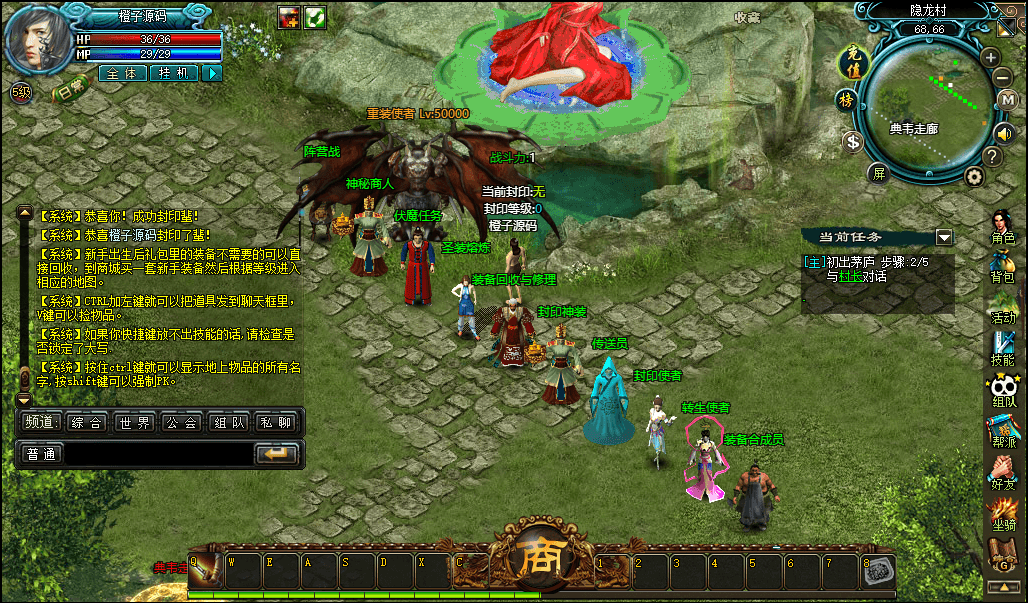The width and height of the screenshot is (1028, 603).
Task: Open the 角色 character panel
Action: pyautogui.click(x=1002, y=227)
